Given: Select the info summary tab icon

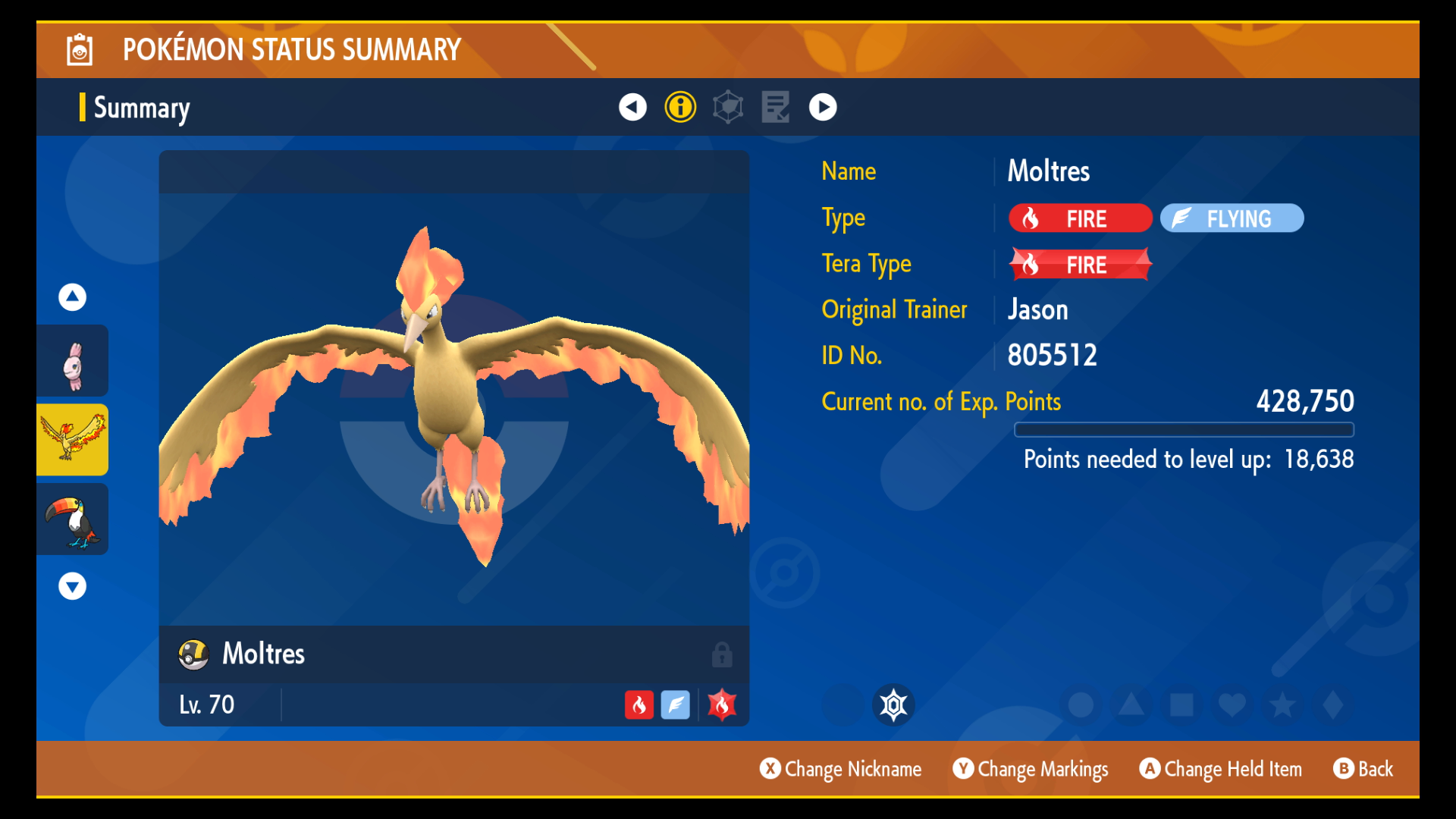Looking at the screenshot, I should tap(680, 107).
